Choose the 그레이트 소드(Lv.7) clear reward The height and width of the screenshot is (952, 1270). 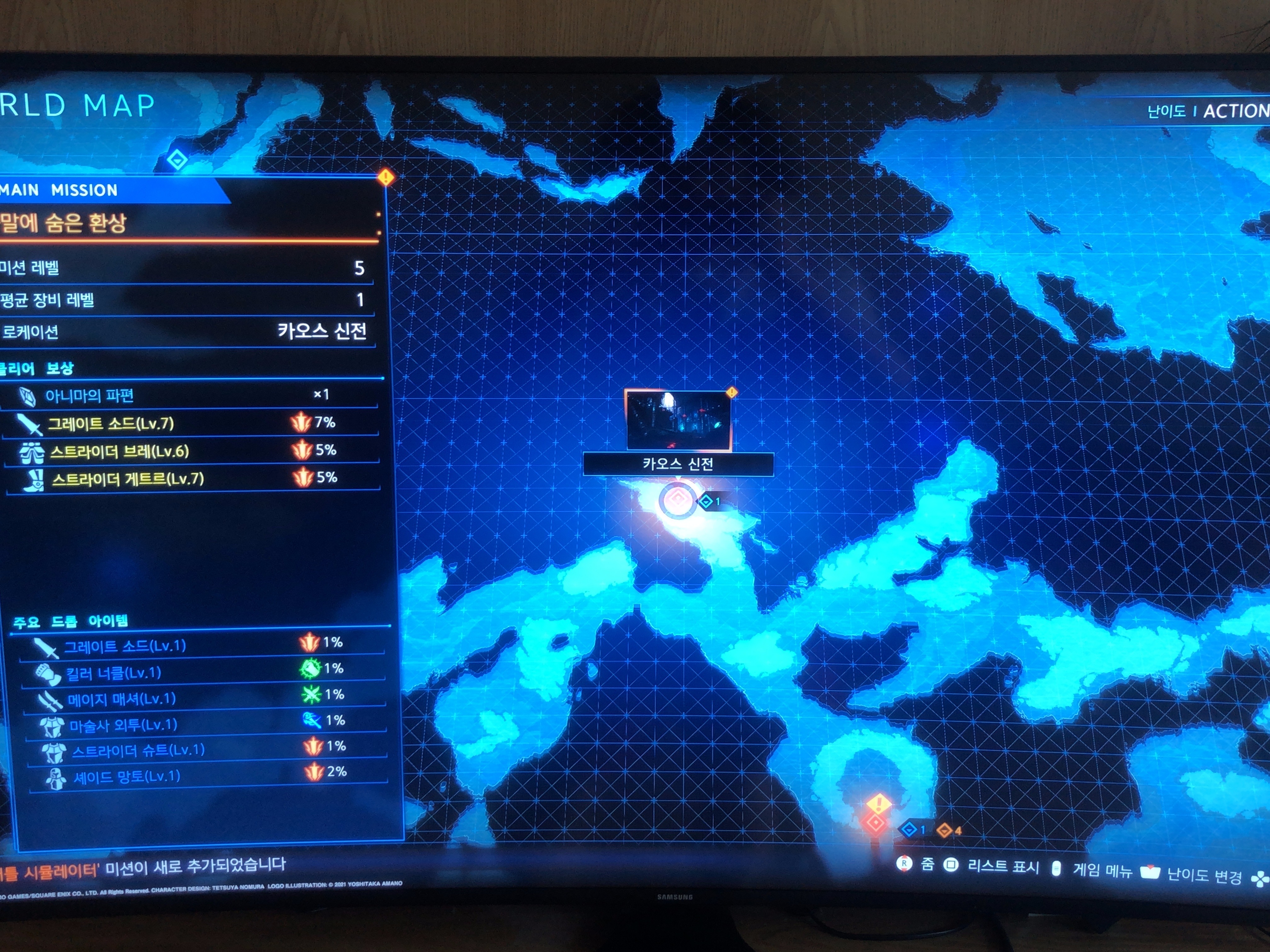pyautogui.click(x=110, y=423)
